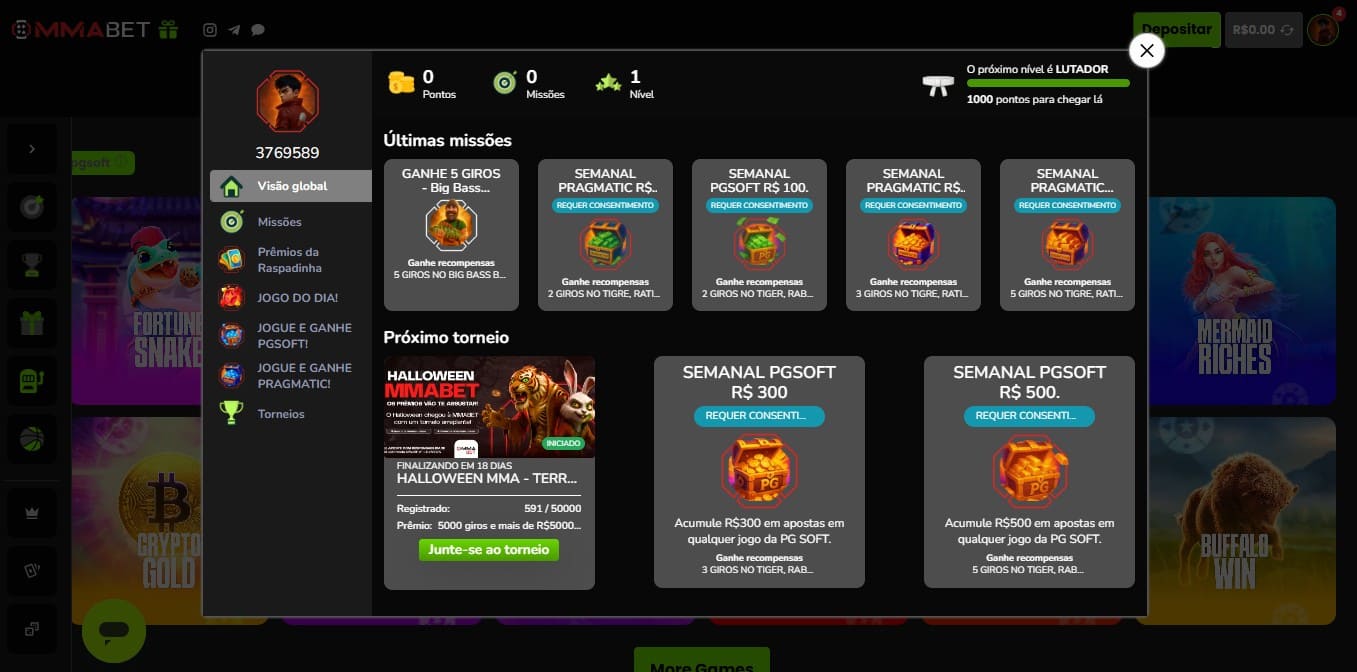Open Prêmios da Raspadinha

tap(288, 260)
